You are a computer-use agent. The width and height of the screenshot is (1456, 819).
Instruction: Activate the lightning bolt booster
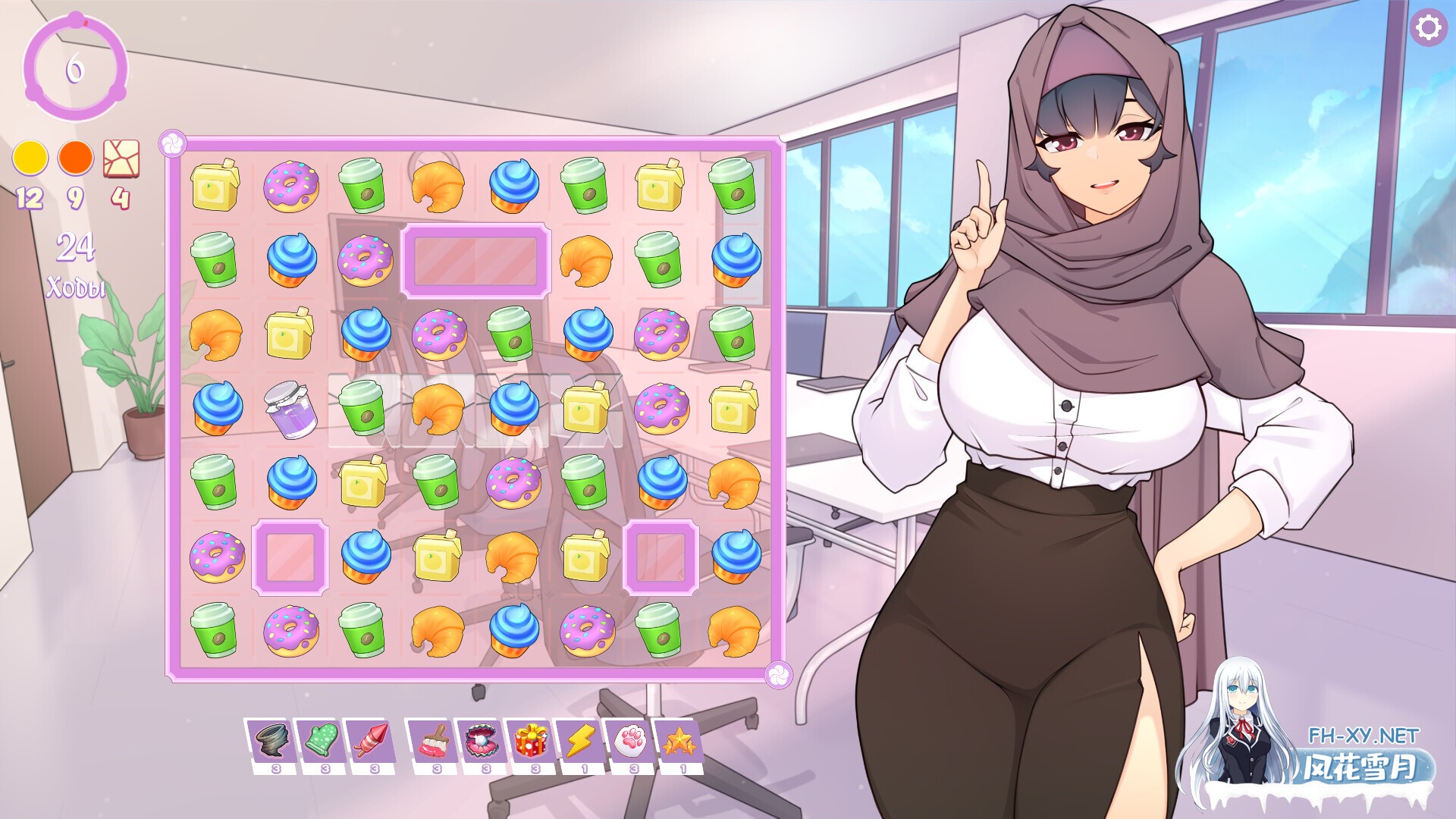[x=579, y=737]
